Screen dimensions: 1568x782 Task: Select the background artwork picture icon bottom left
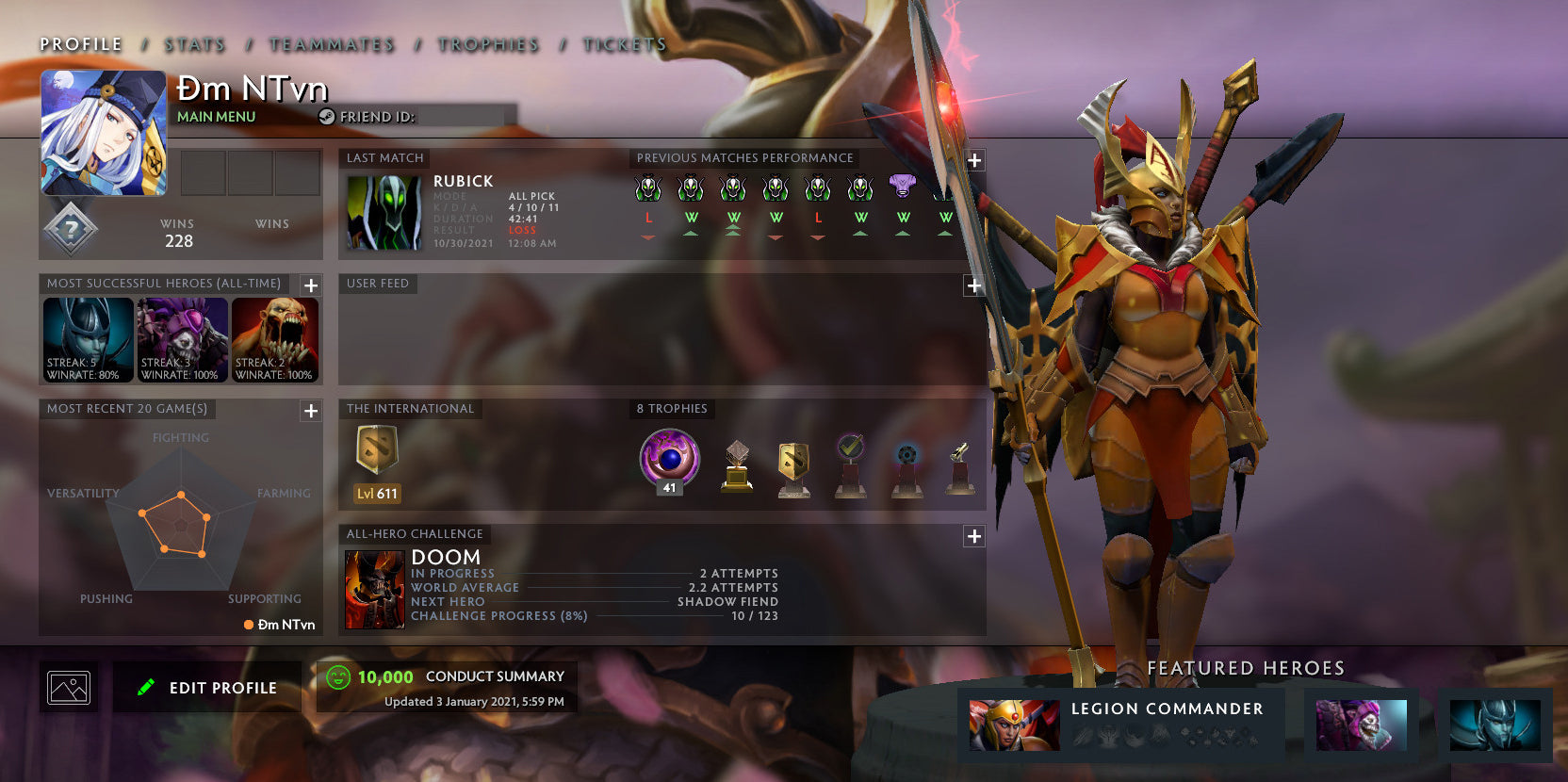point(69,687)
